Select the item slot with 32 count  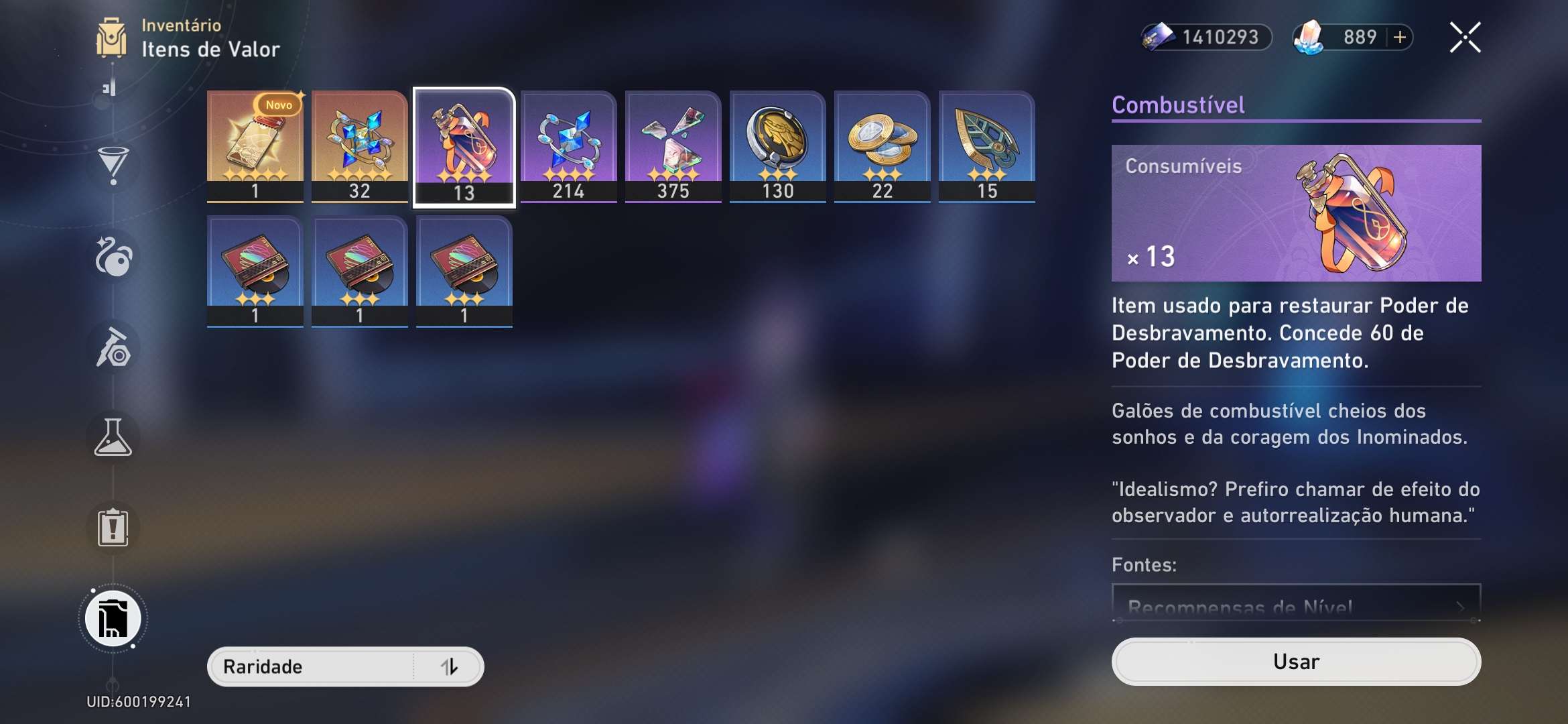[x=359, y=145]
